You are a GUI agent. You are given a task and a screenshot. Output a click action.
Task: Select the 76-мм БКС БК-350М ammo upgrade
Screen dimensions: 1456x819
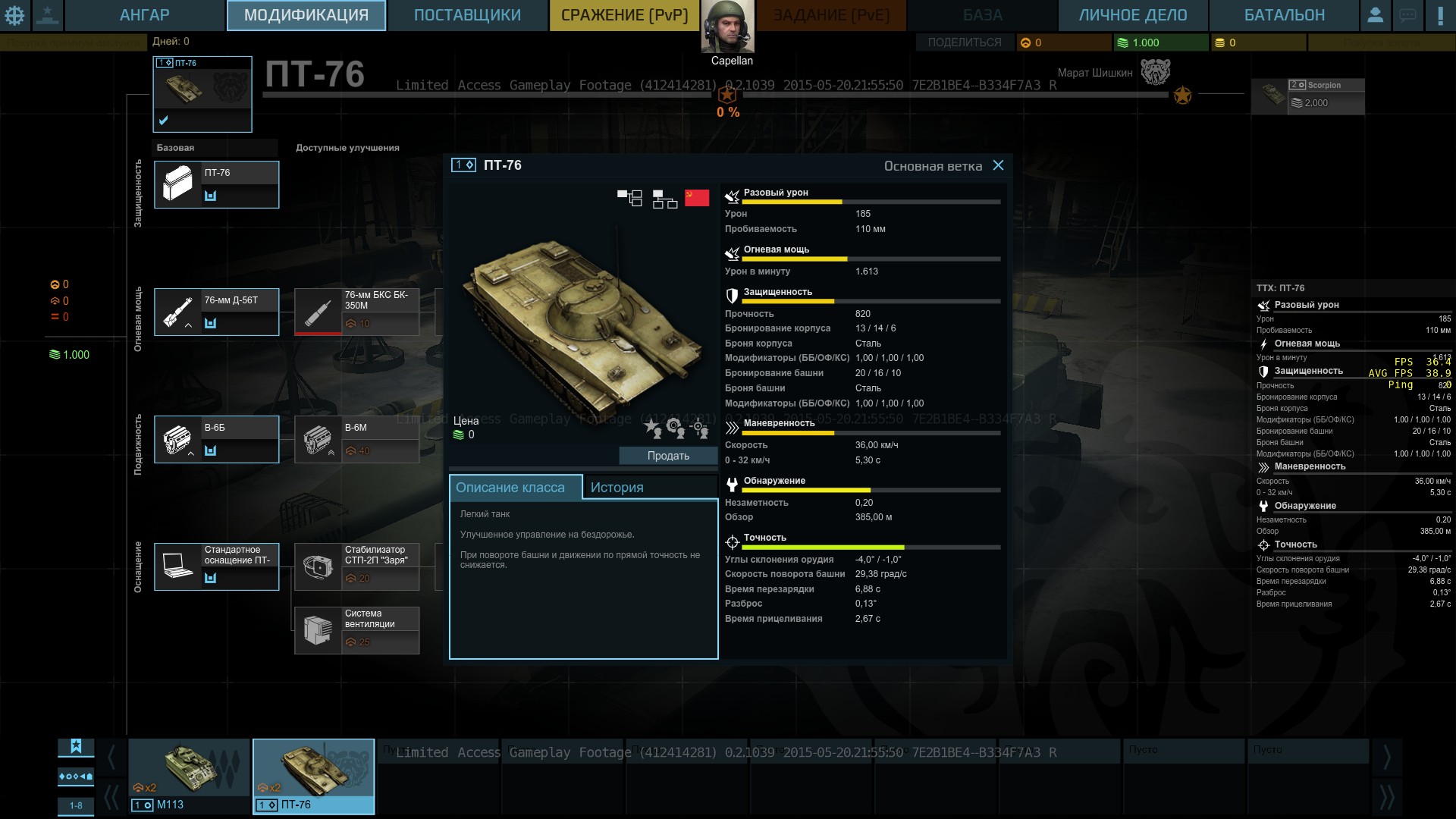[356, 312]
